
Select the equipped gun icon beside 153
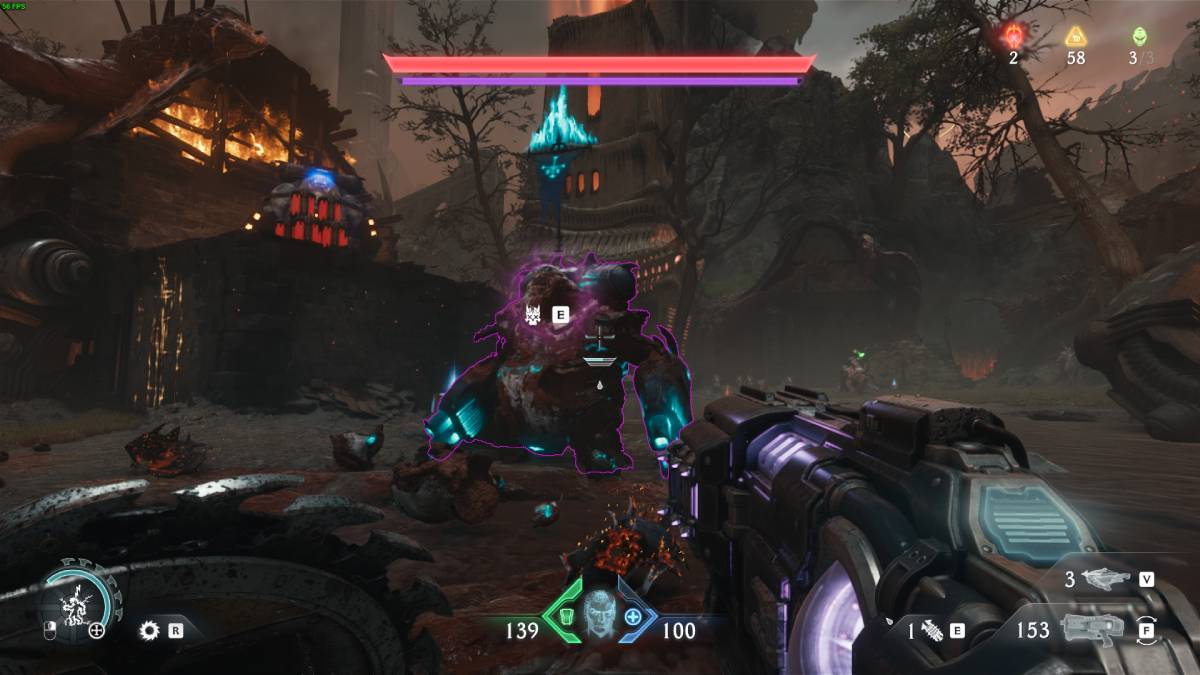pyautogui.click(x=1092, y=630)
